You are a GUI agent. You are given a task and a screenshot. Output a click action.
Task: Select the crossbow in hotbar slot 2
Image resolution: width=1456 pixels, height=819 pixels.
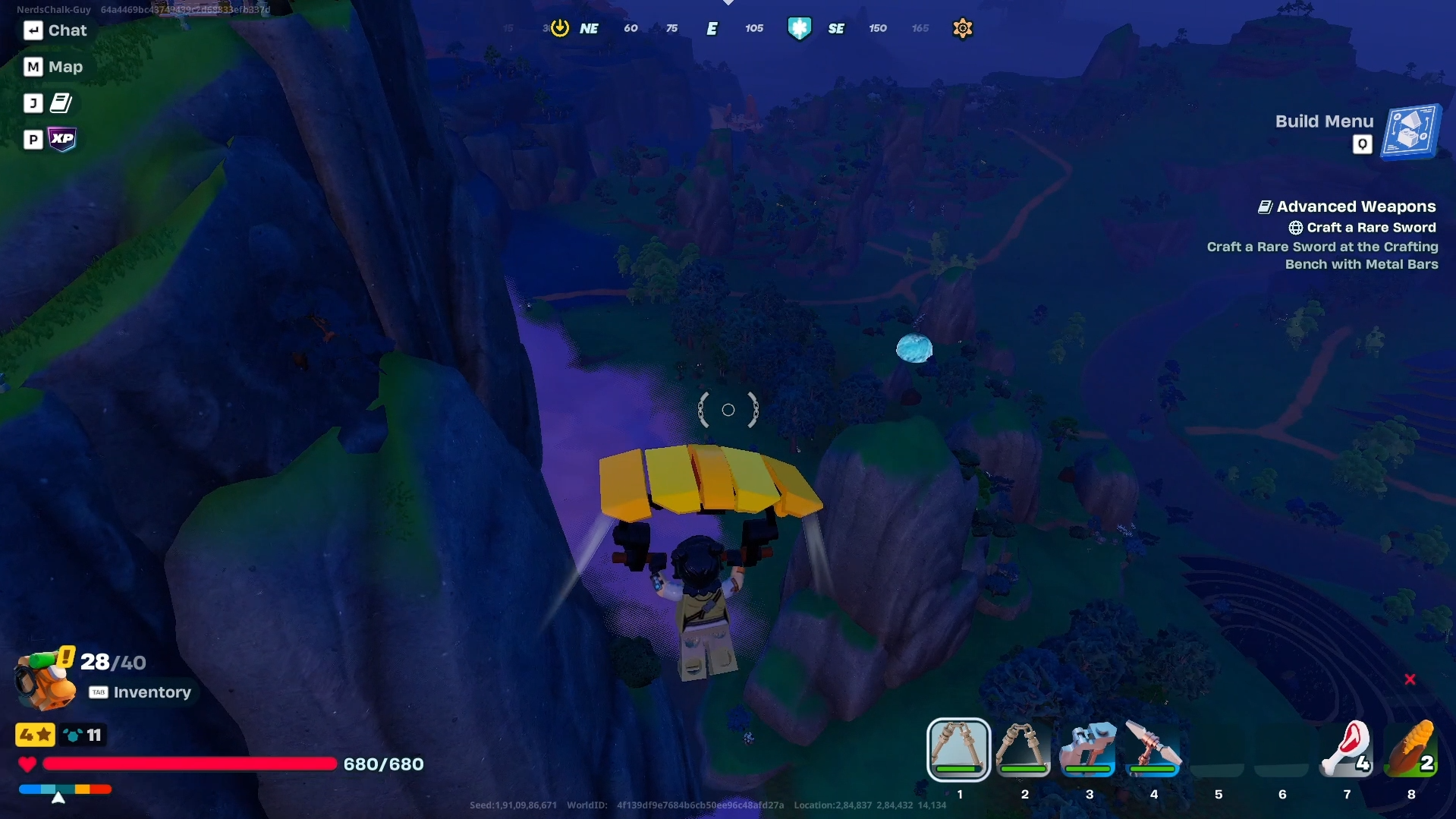coord(1023,750)
